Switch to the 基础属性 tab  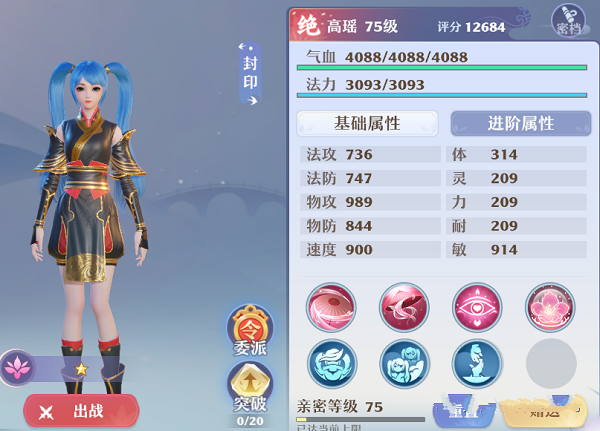(x=367, y=123)
